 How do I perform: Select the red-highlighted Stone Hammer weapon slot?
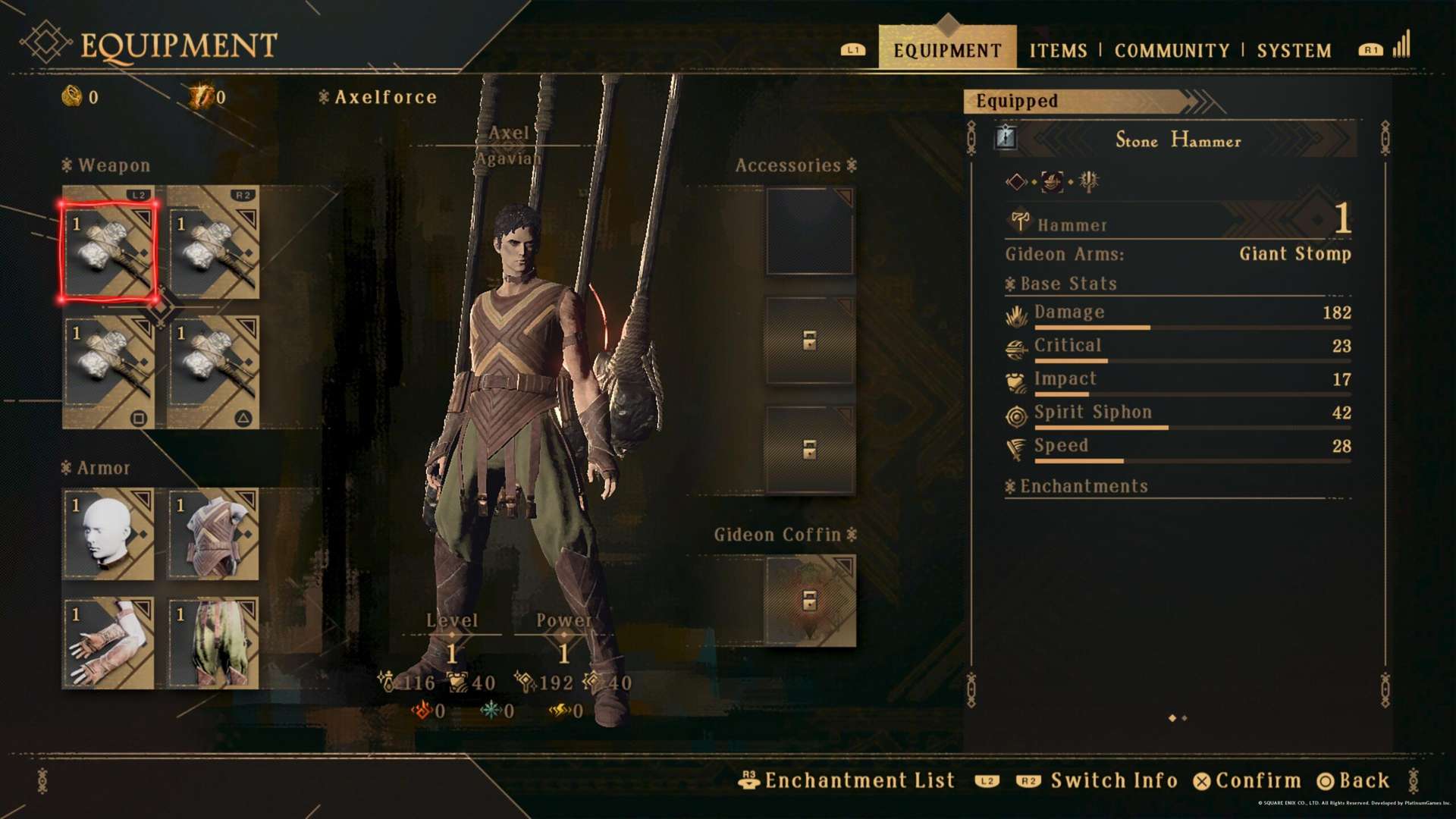coord(108,252)
